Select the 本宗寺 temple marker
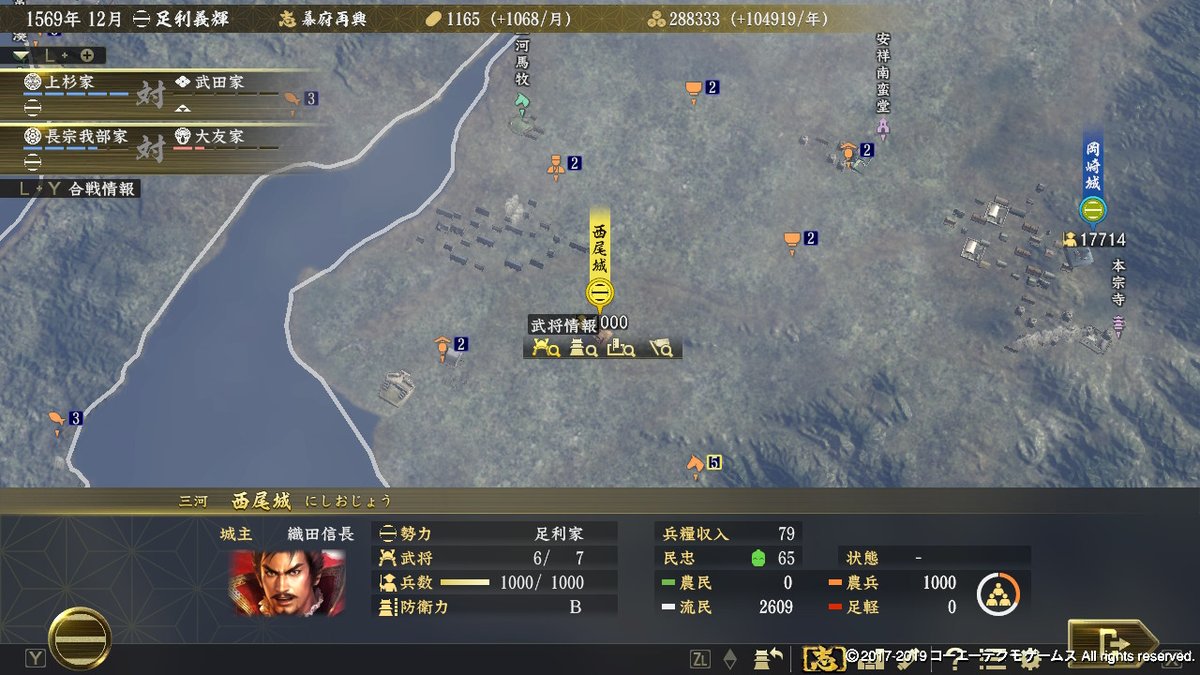This screenshot has height=675, width=1200. pyautogui.click(x=1118, y=324)
